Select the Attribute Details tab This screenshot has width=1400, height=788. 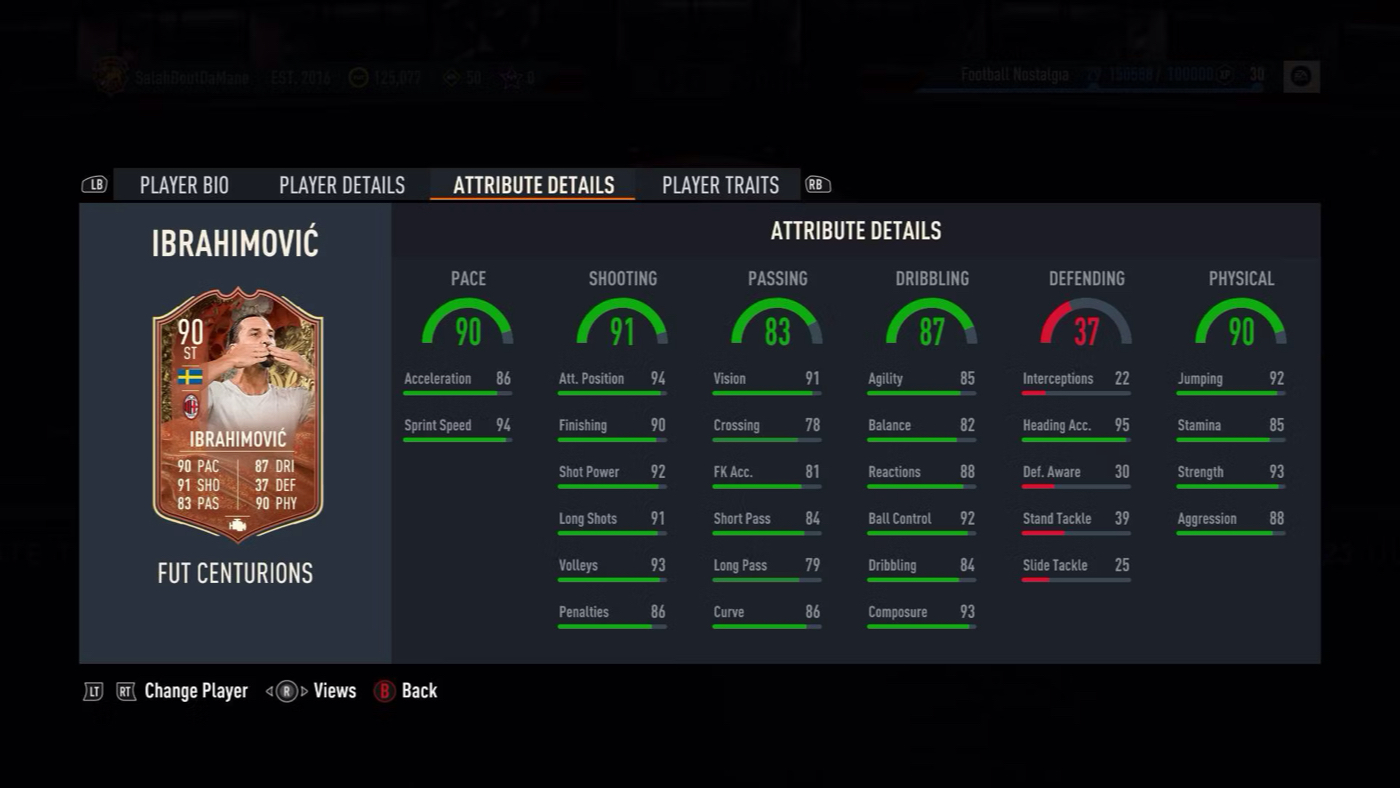coord(533,185)
